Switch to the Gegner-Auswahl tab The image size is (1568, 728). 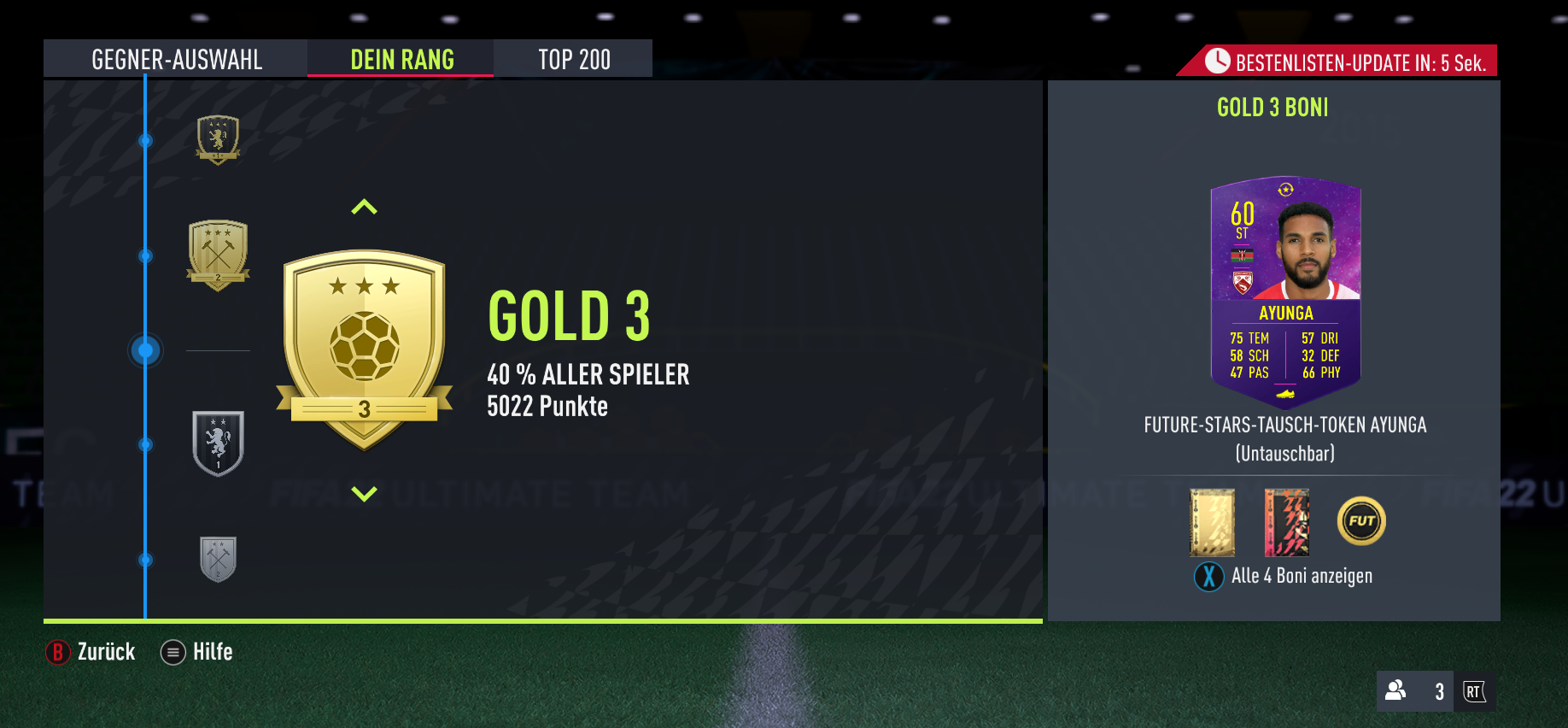176,59
